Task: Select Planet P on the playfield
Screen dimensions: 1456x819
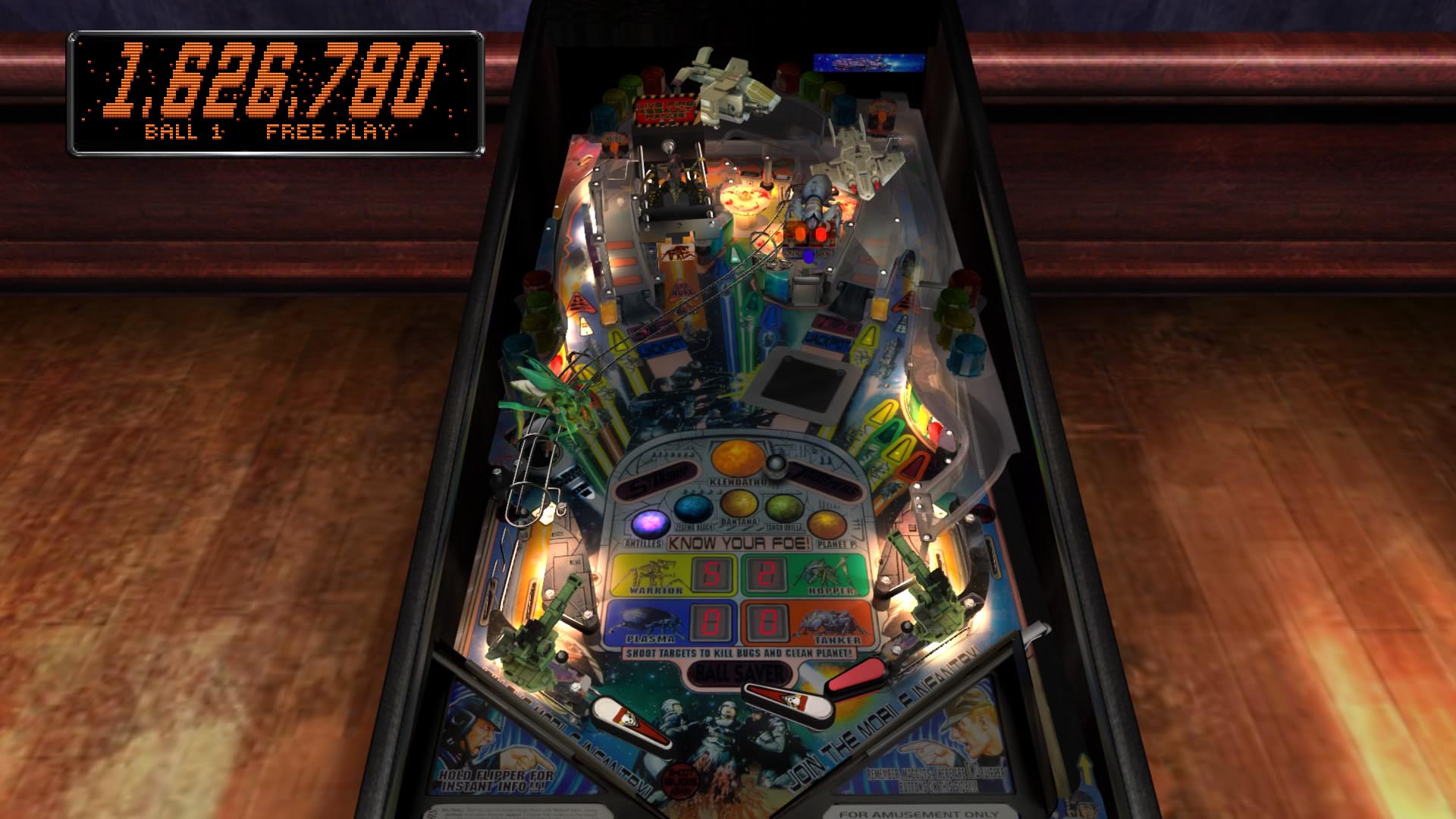Action: 827,522
